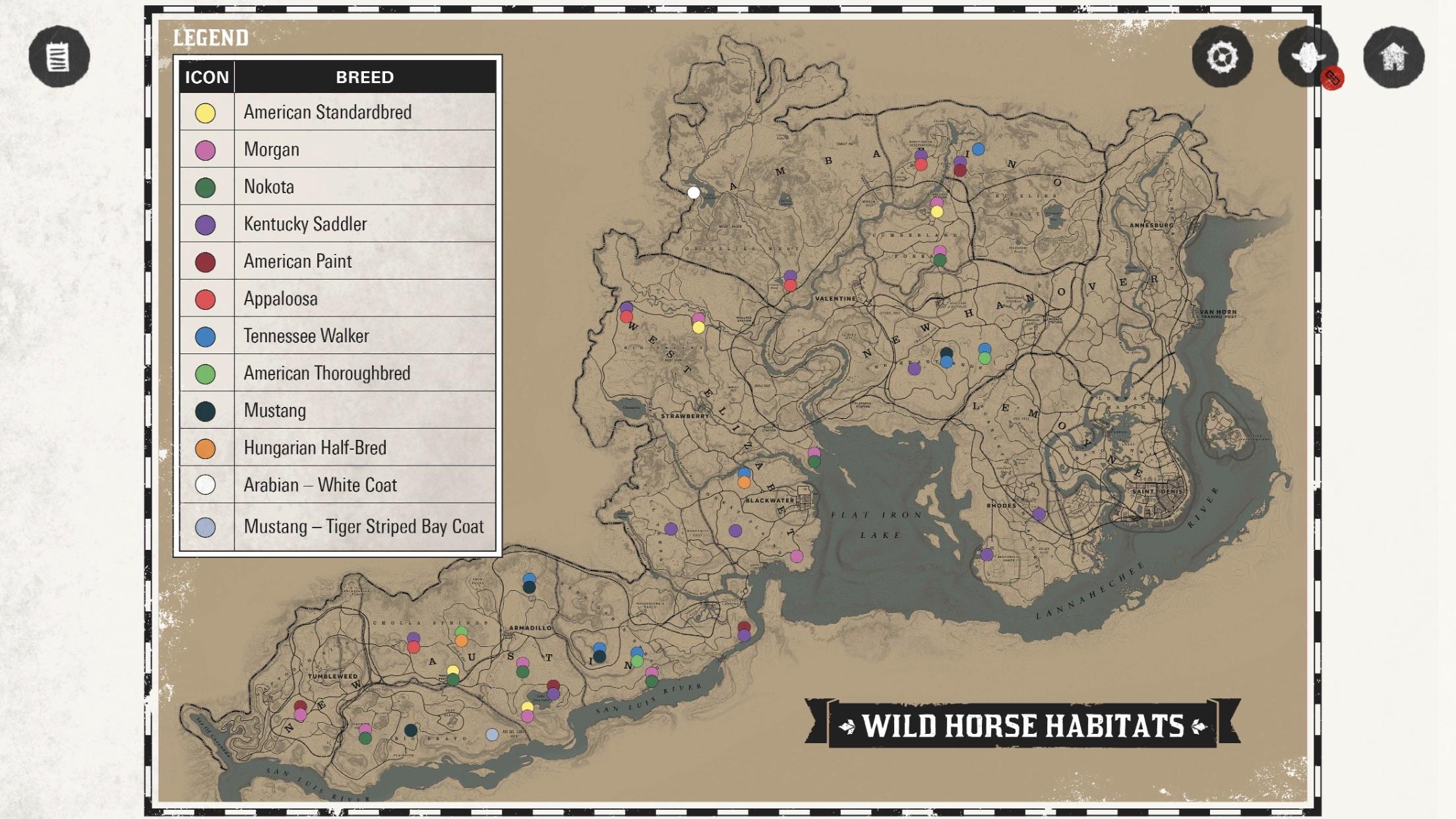1456x819 pixels.
Task: Open the scroll icon in the top left corner
Action: [58, 58]
